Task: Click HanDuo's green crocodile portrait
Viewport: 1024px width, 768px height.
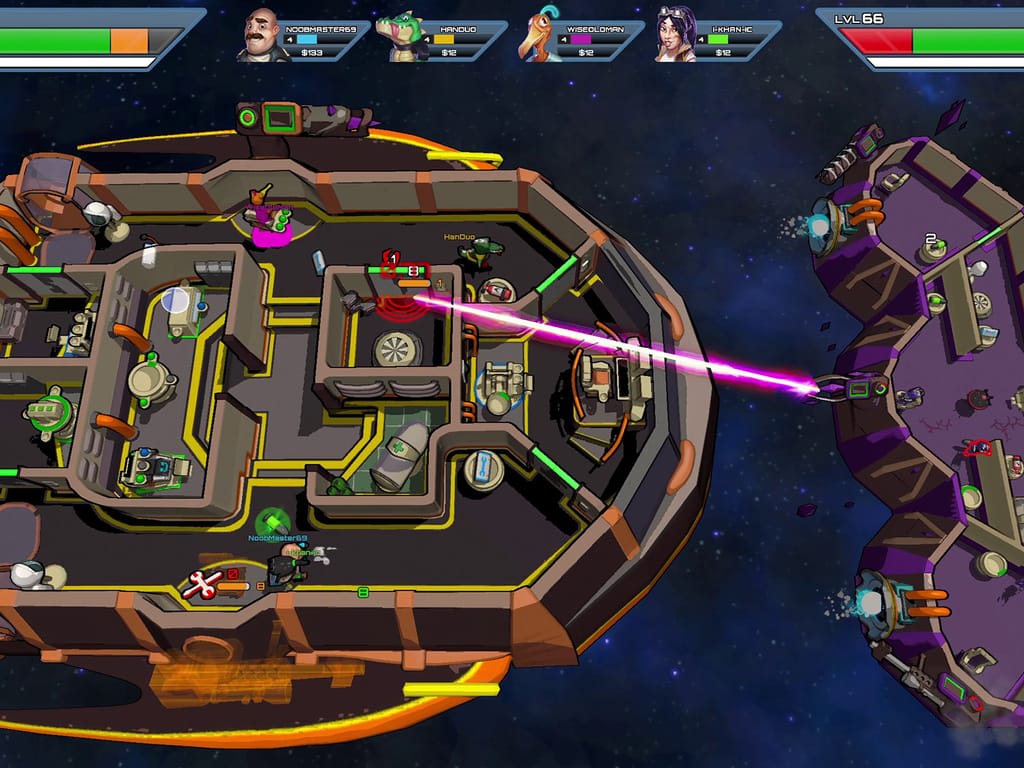Action: pos(400,37)
